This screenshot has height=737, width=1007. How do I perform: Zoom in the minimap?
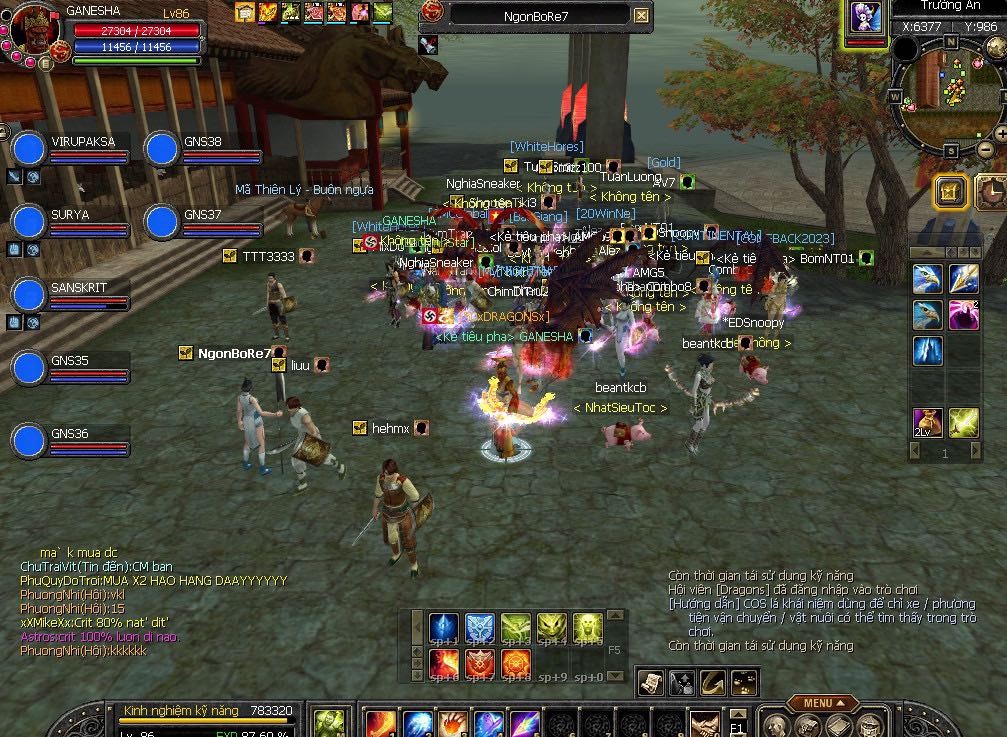tap(1000, 133)
